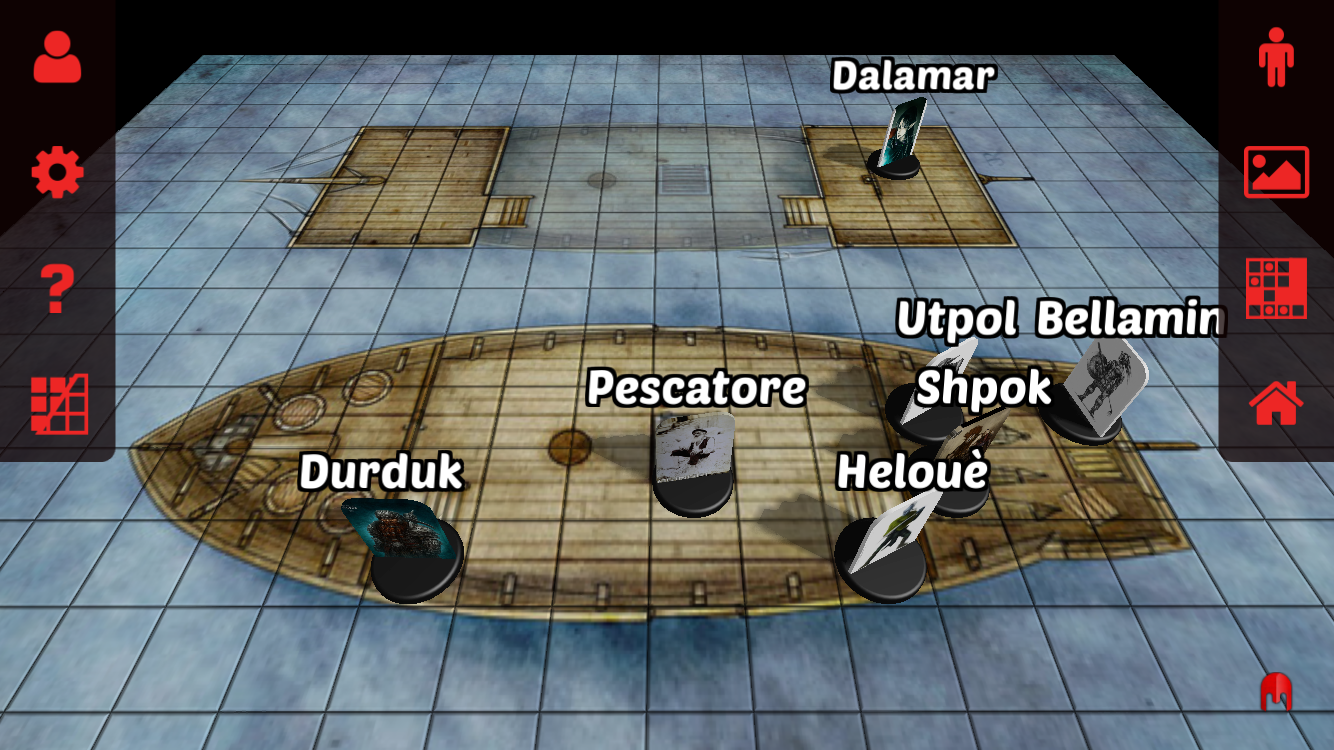Image resolution: width=1334 pixels, height=750 pixels.
Task: Open the picture landscape image icon
Action: [1276, 172]
